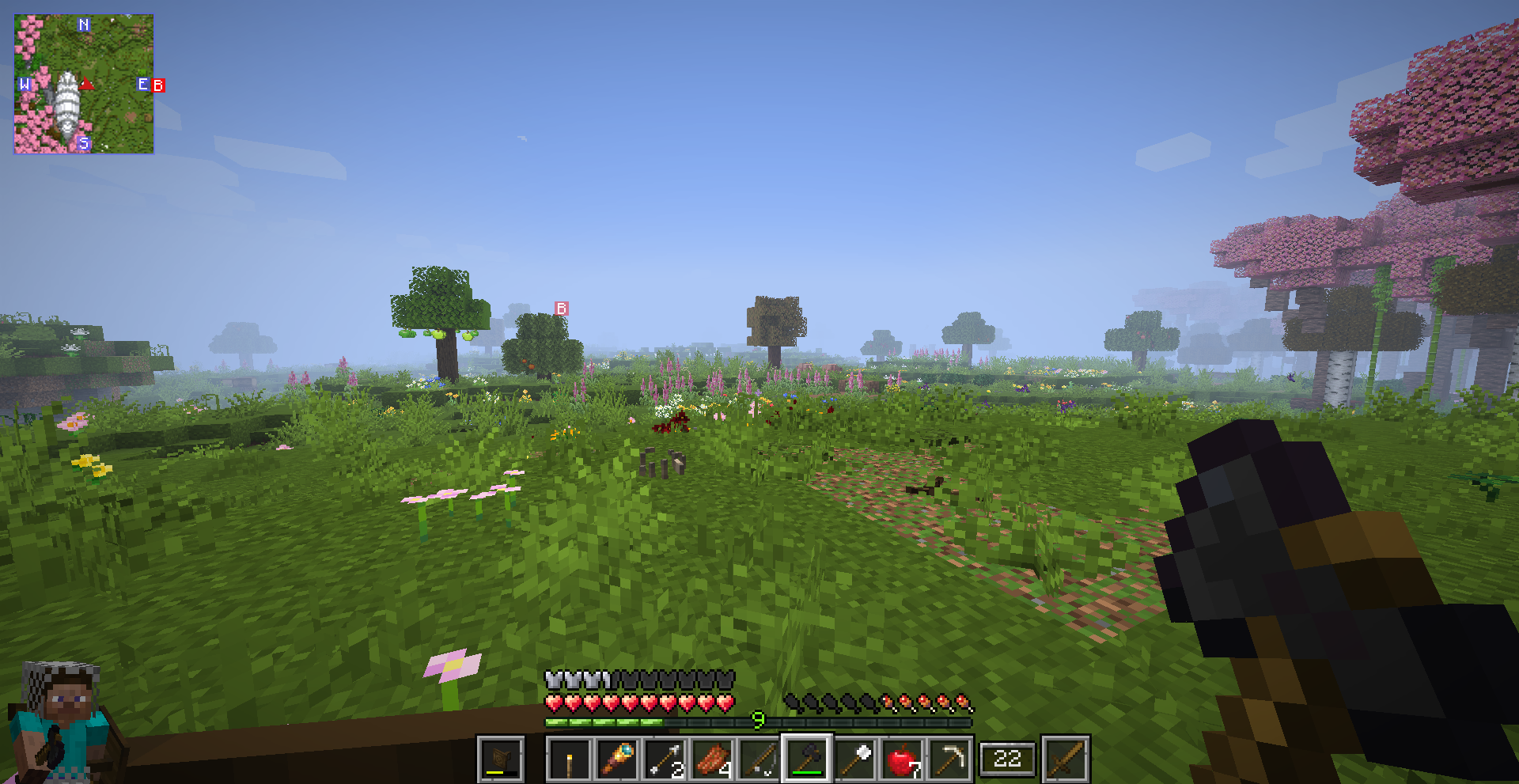Toggle the red B waypoint on the minimap
Screen dimensions: 1519x784
[x=158, y=85]
